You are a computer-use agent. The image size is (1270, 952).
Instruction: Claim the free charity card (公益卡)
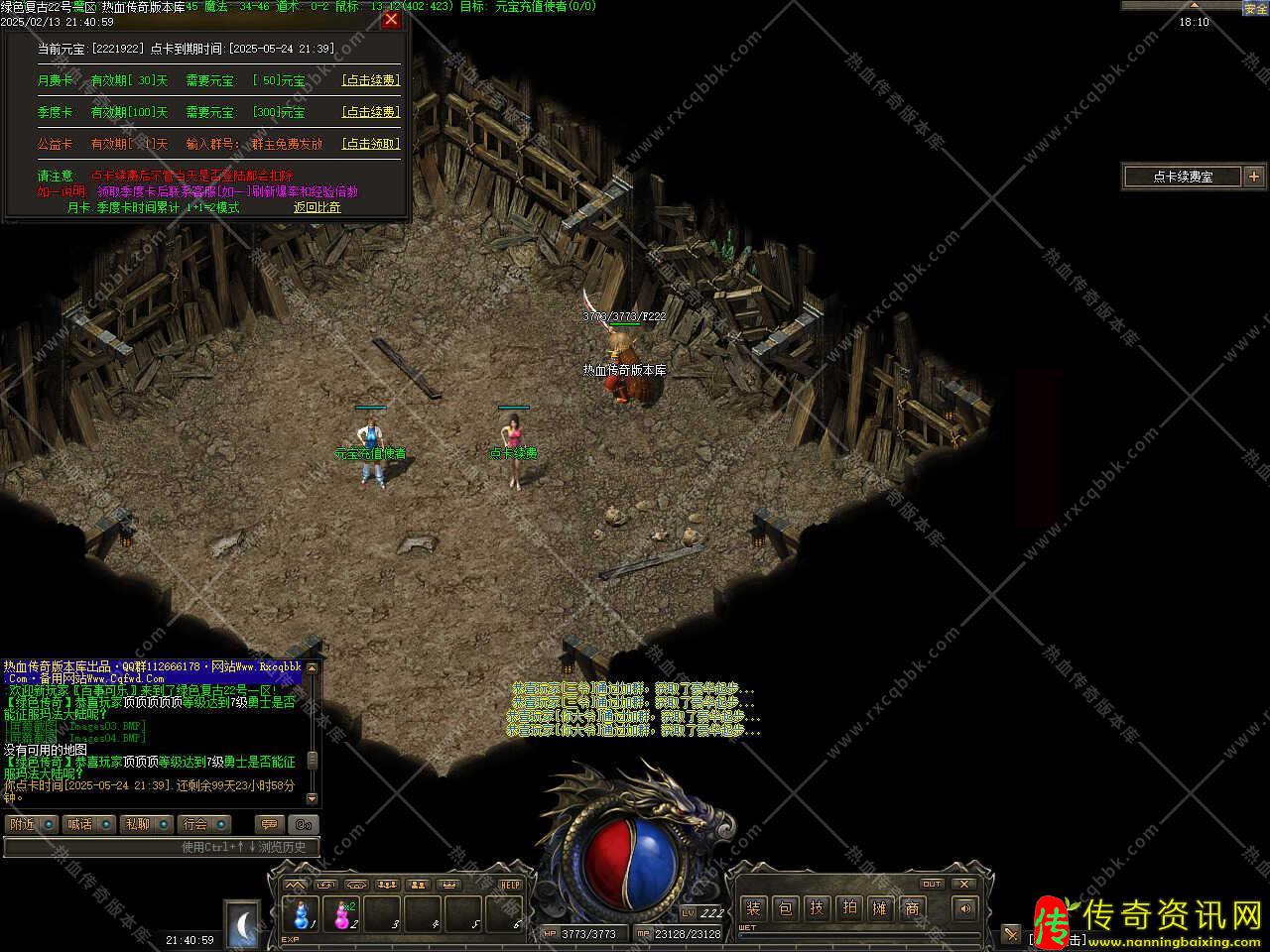tap(370, 144)
